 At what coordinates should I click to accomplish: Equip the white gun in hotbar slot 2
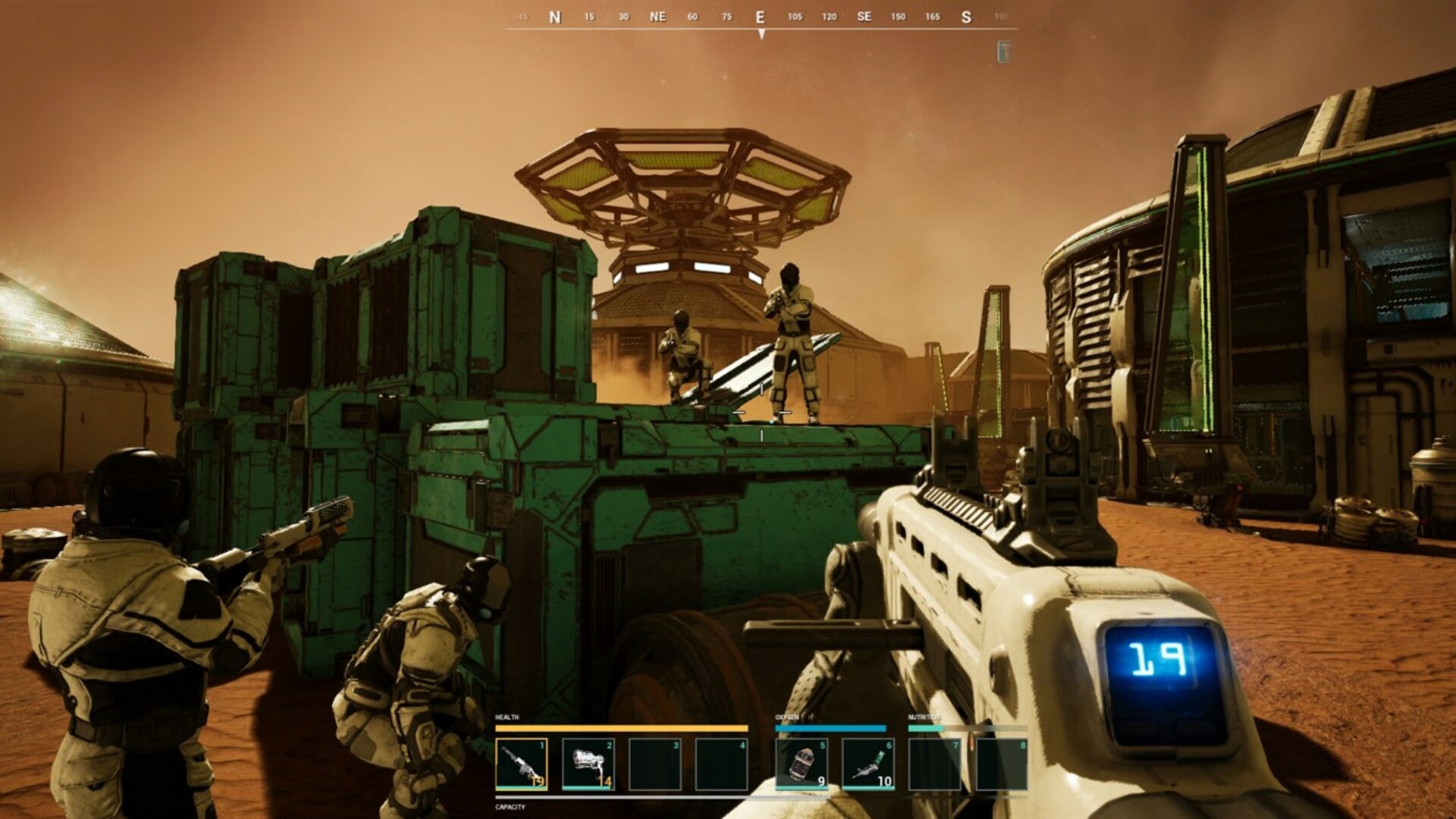pos(588,764)
